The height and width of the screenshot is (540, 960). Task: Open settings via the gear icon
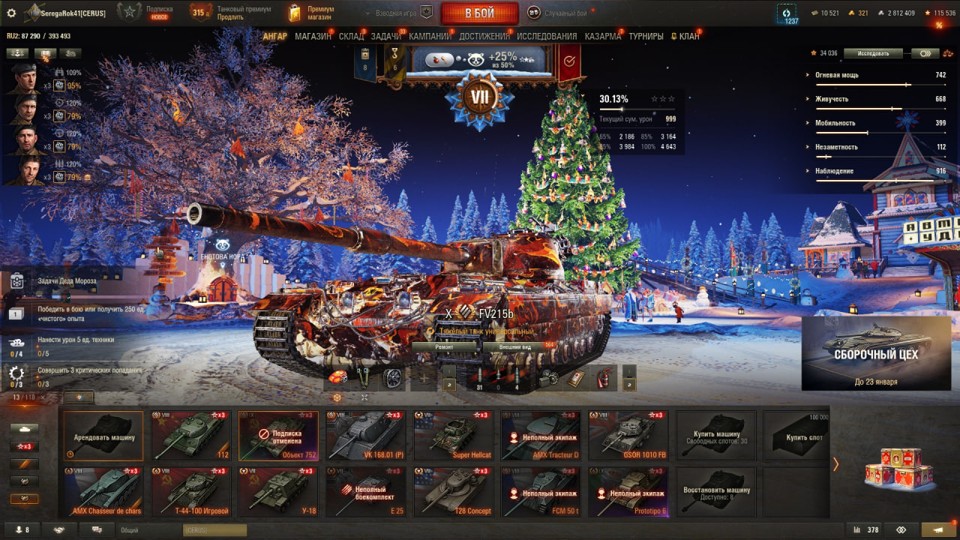(x=12, y=13)
